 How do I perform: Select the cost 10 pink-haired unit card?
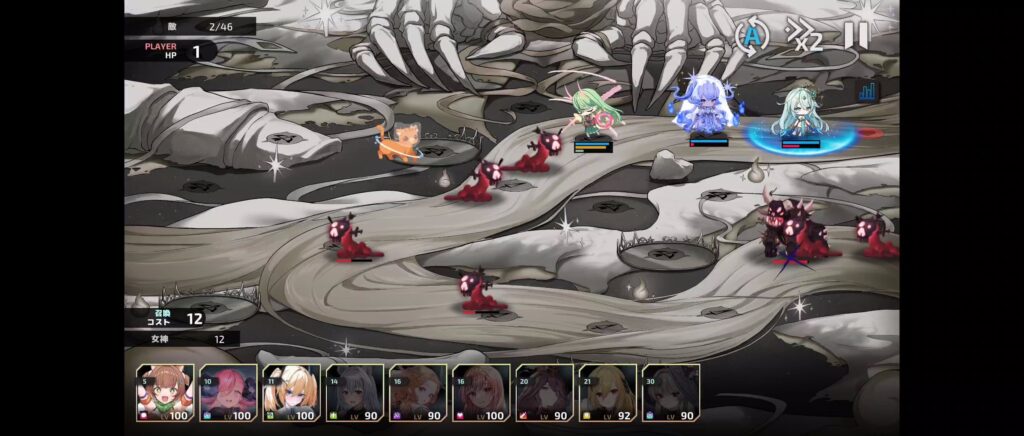click(x=228, y=392)
